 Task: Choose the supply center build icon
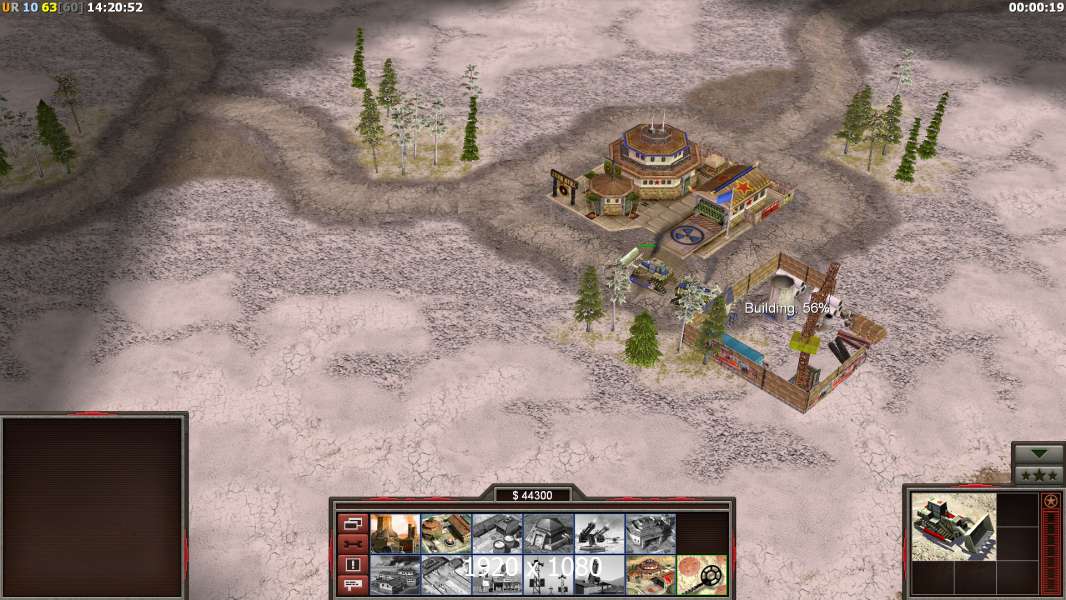click(446, 534)
